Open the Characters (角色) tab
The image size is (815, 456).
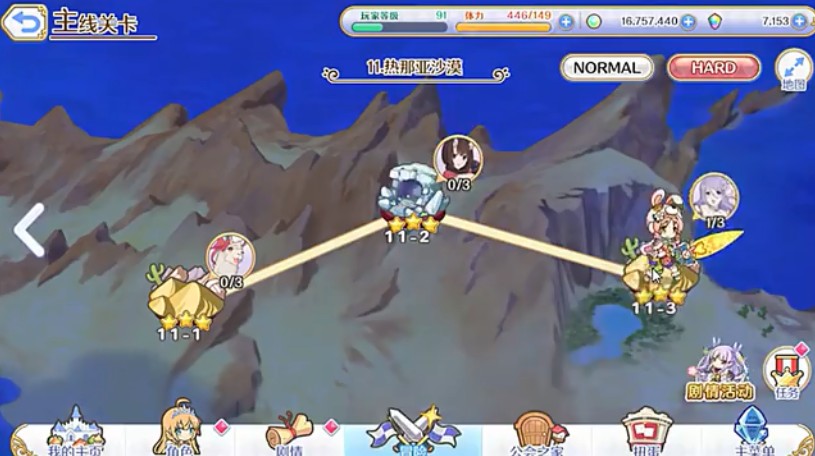(182, 431)
